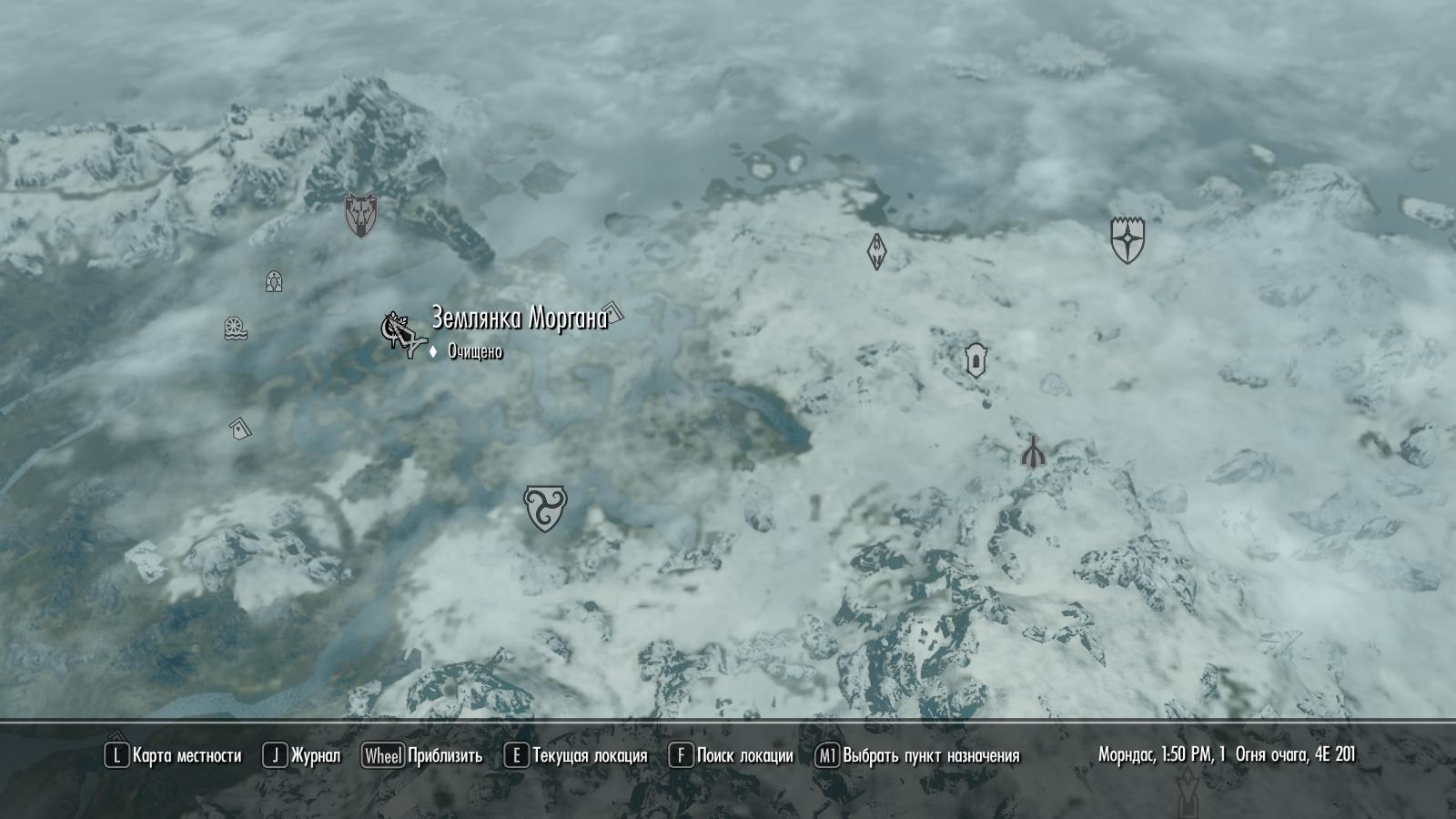Image resolution: width=1456 pixels, height=819 pixels.
Task: Select the Dawnstar star shield marker
Action: [x=1127, y=240]
